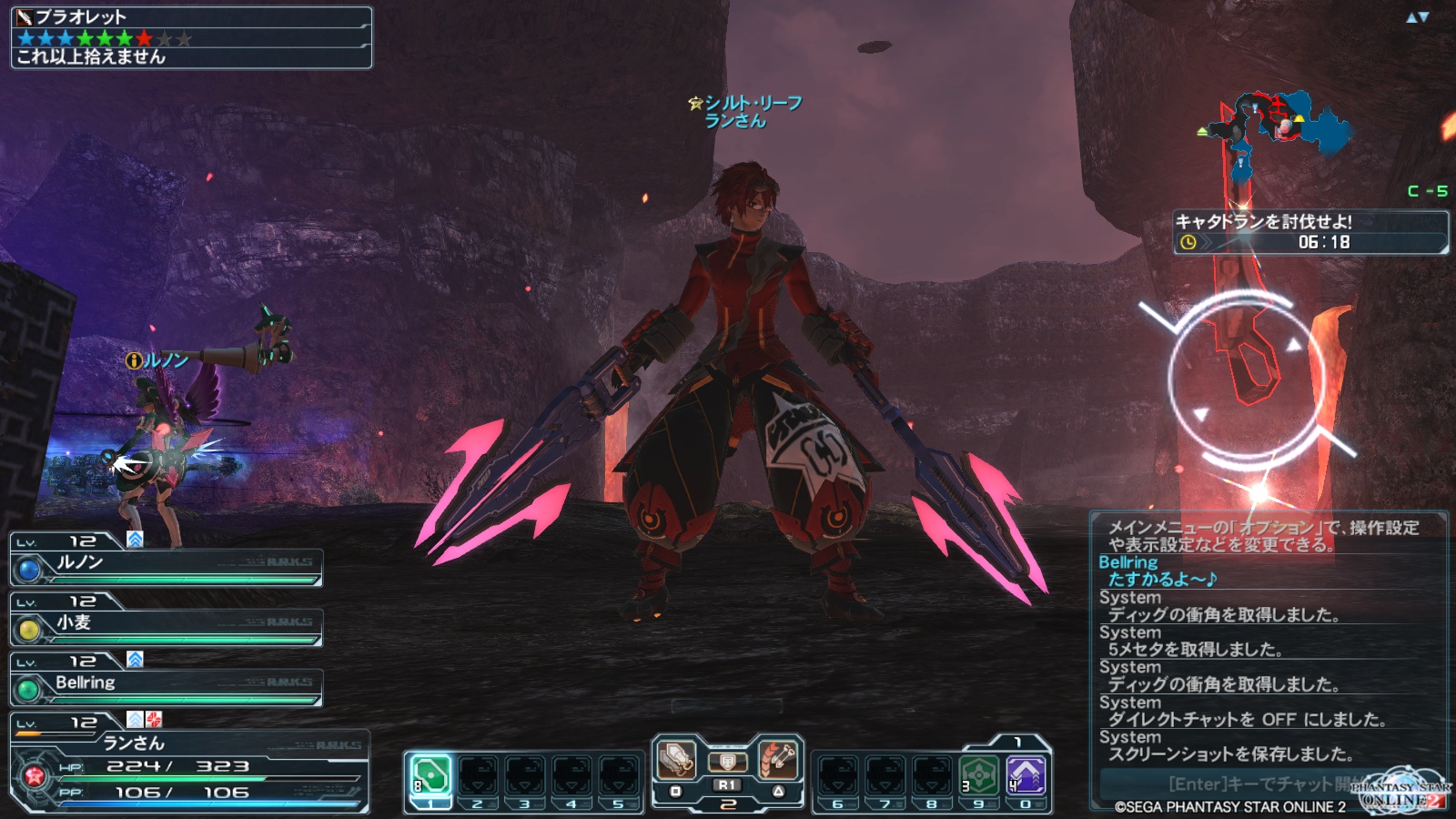The width and height of the screenshot is (1456, 819).
Task: Use the green item in hotbar slot 1
Action: pos(430,776)
